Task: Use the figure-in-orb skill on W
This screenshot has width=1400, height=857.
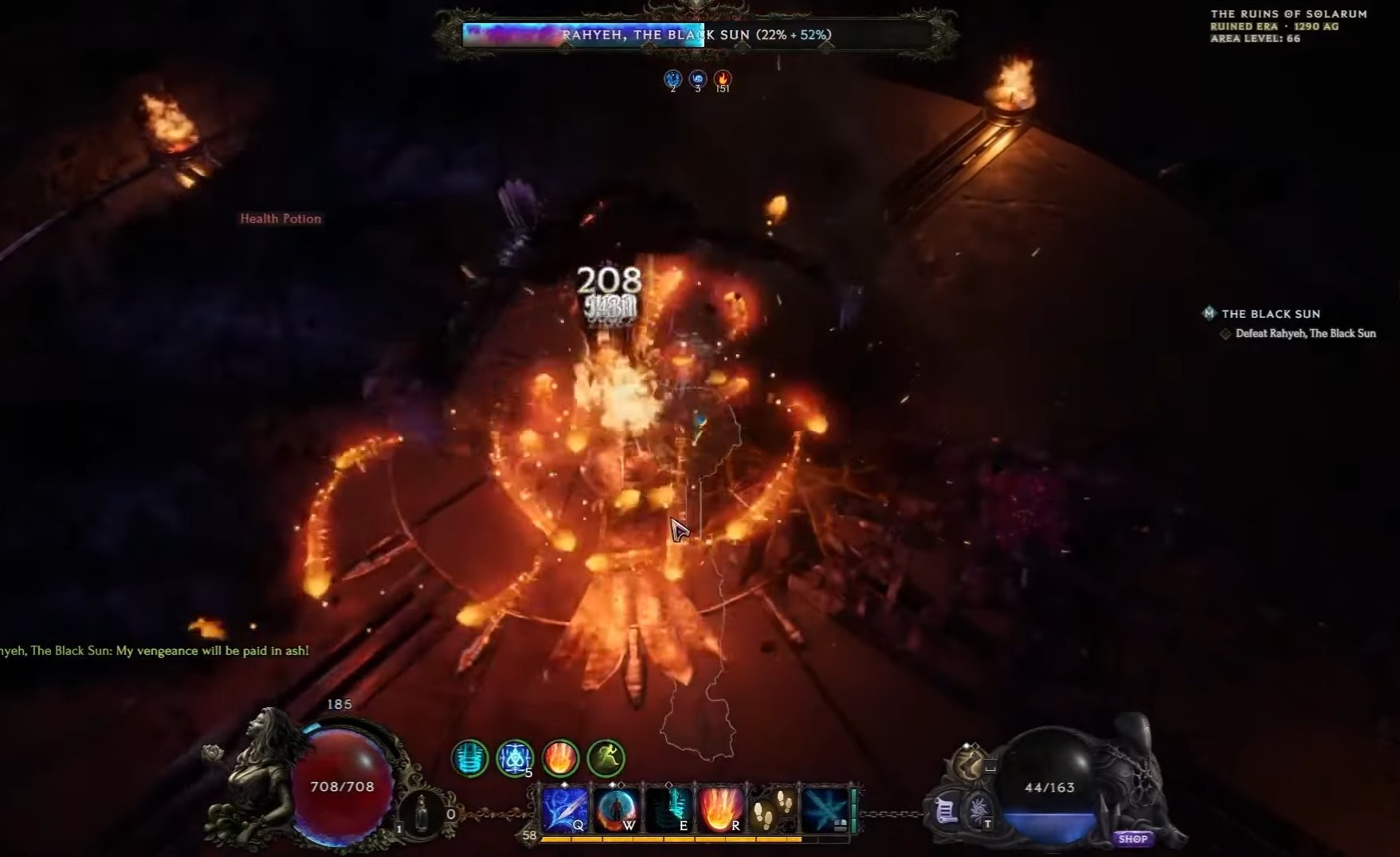Action: click(x=617, y=809)
